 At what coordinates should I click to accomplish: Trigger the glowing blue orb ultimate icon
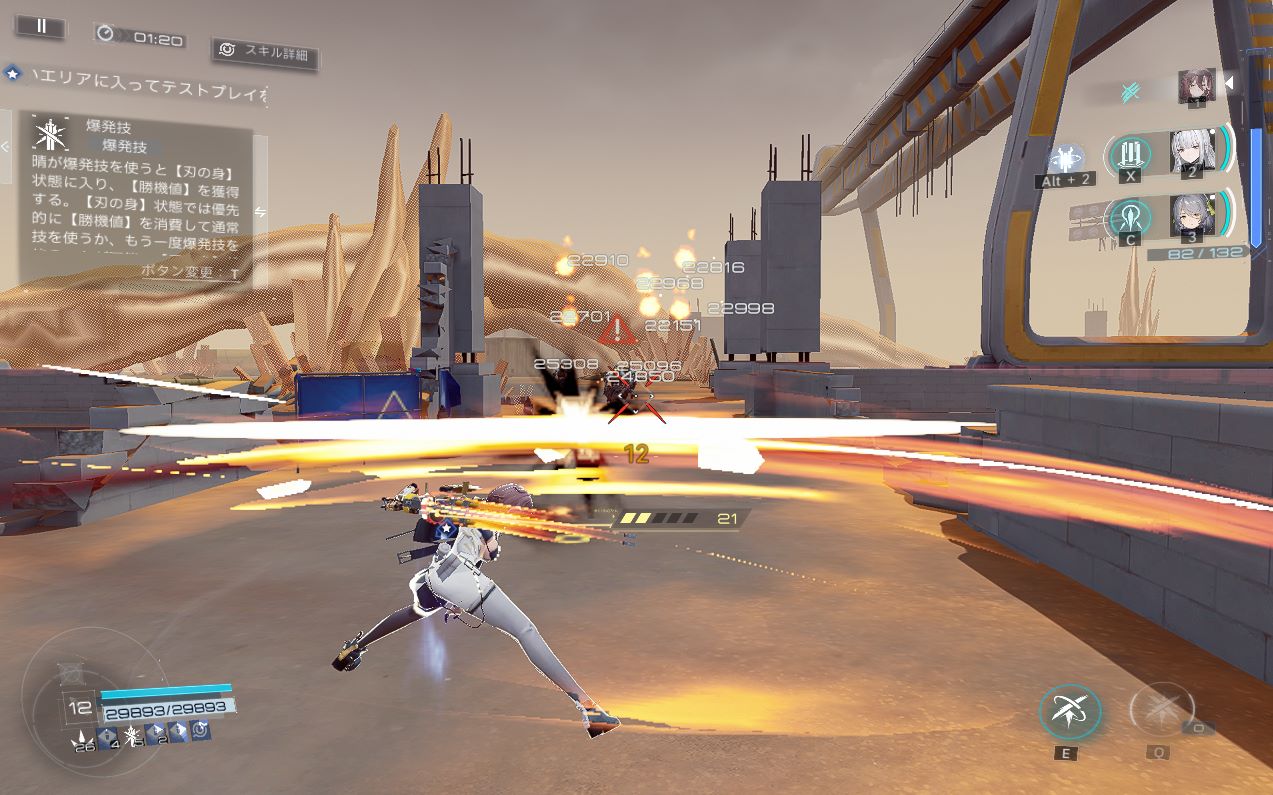(x=1066, y=158)
